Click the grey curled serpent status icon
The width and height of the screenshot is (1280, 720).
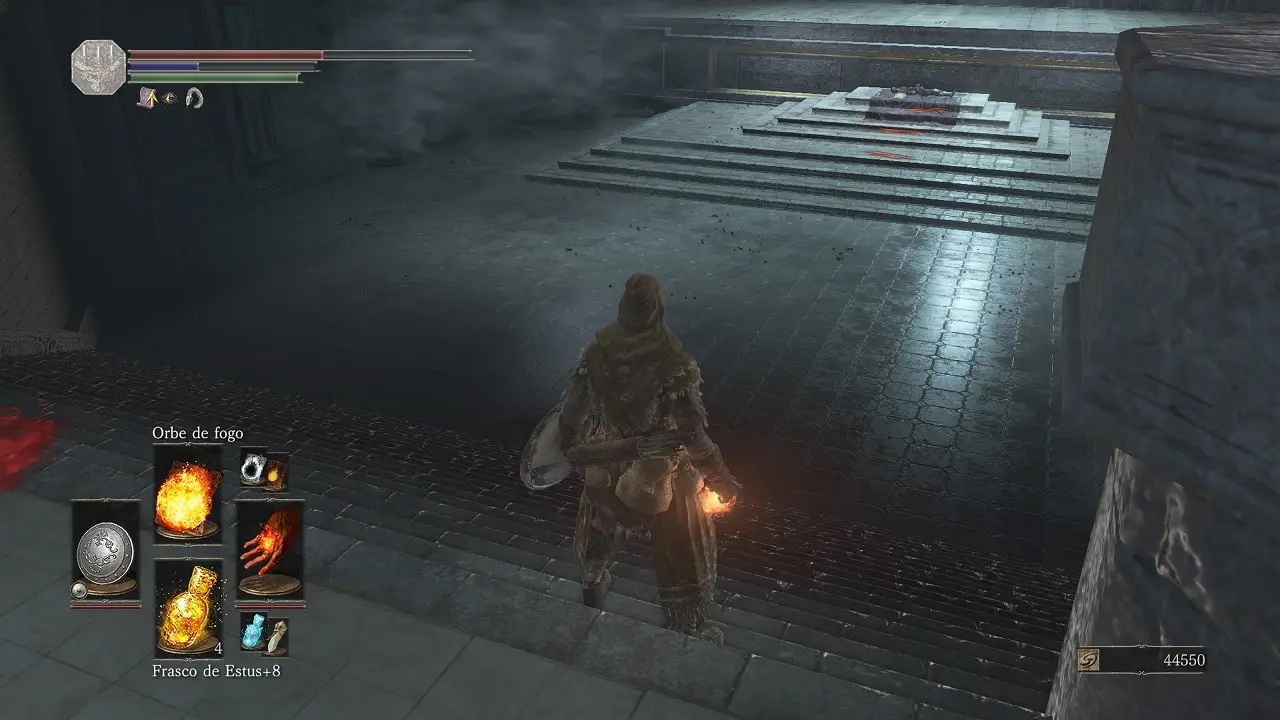coord(194,97)
